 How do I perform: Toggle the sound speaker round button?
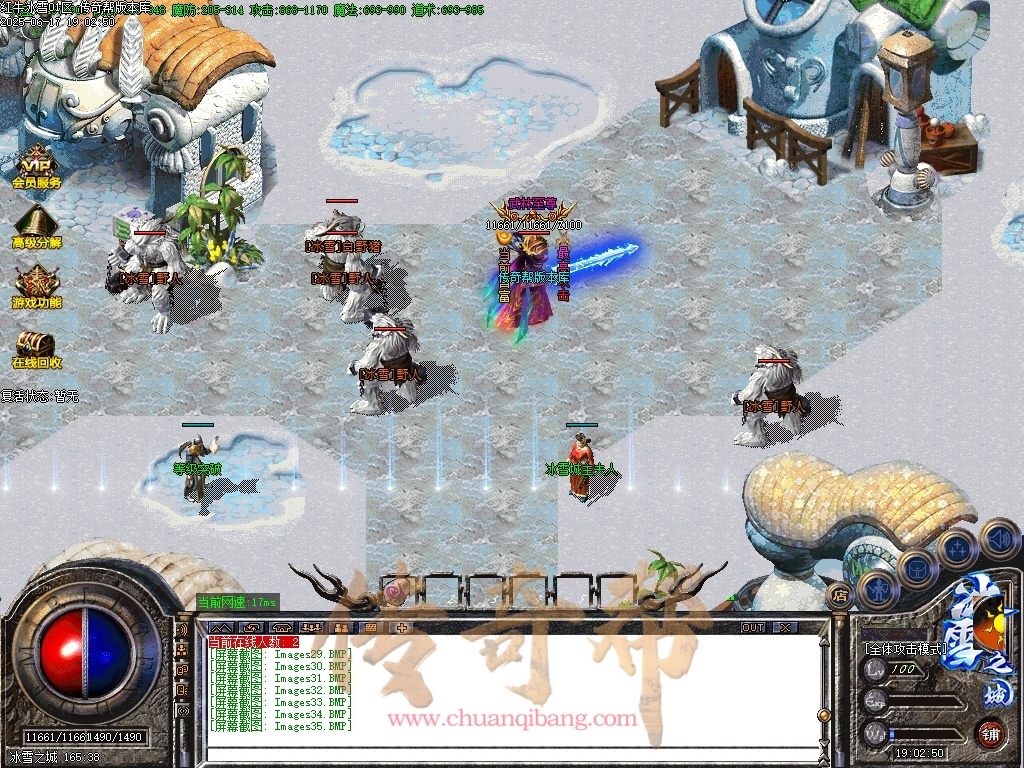(998, 538)
